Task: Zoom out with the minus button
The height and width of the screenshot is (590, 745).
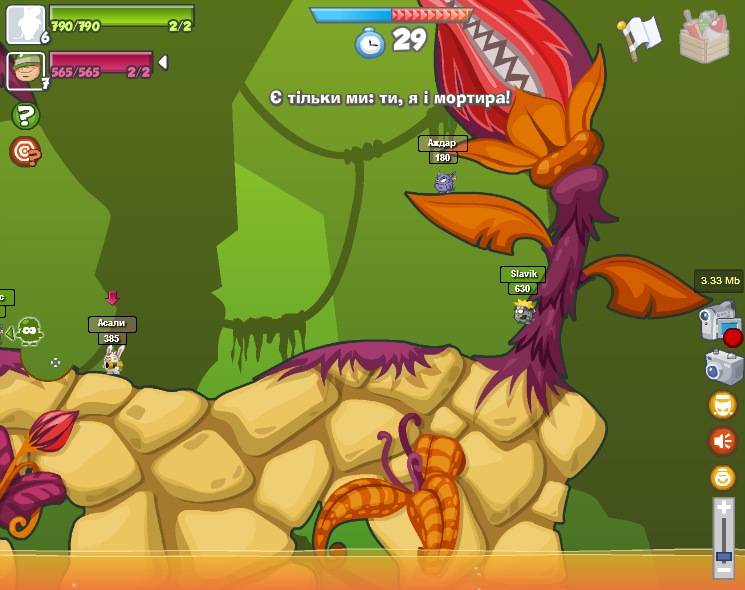Action: click(x=723, y=570)
